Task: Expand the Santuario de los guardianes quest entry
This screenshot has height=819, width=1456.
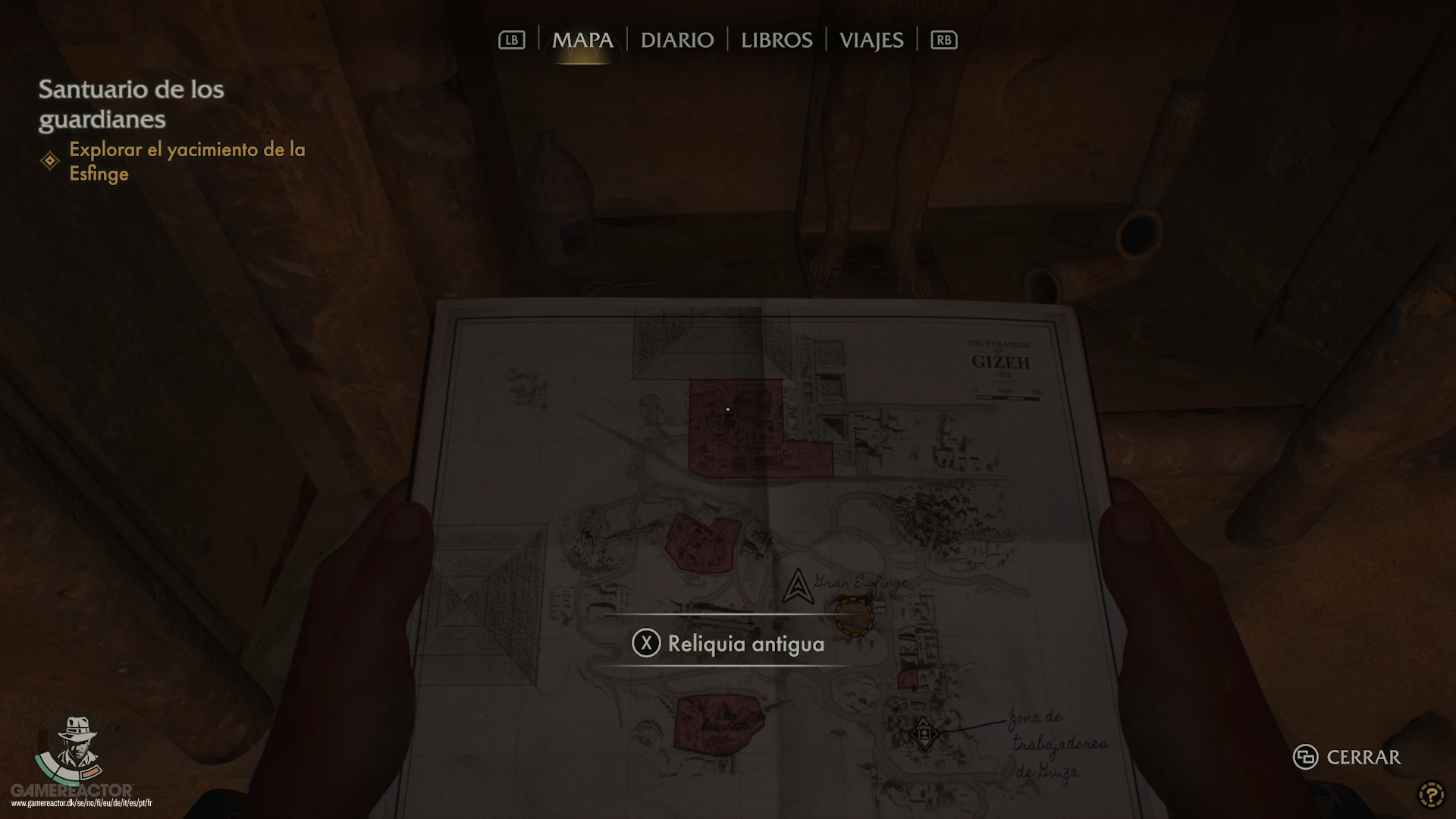Action: click(130, 104)
